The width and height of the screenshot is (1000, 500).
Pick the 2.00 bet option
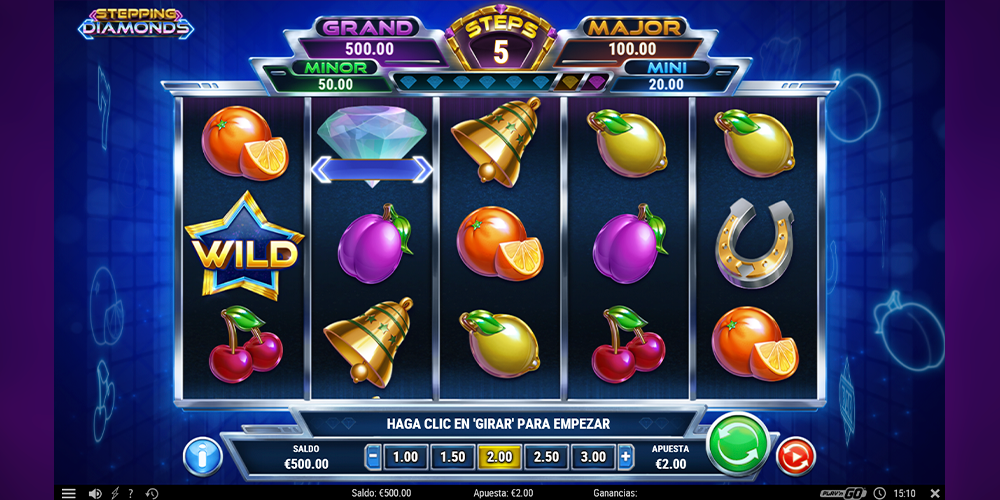pos(499,457)
